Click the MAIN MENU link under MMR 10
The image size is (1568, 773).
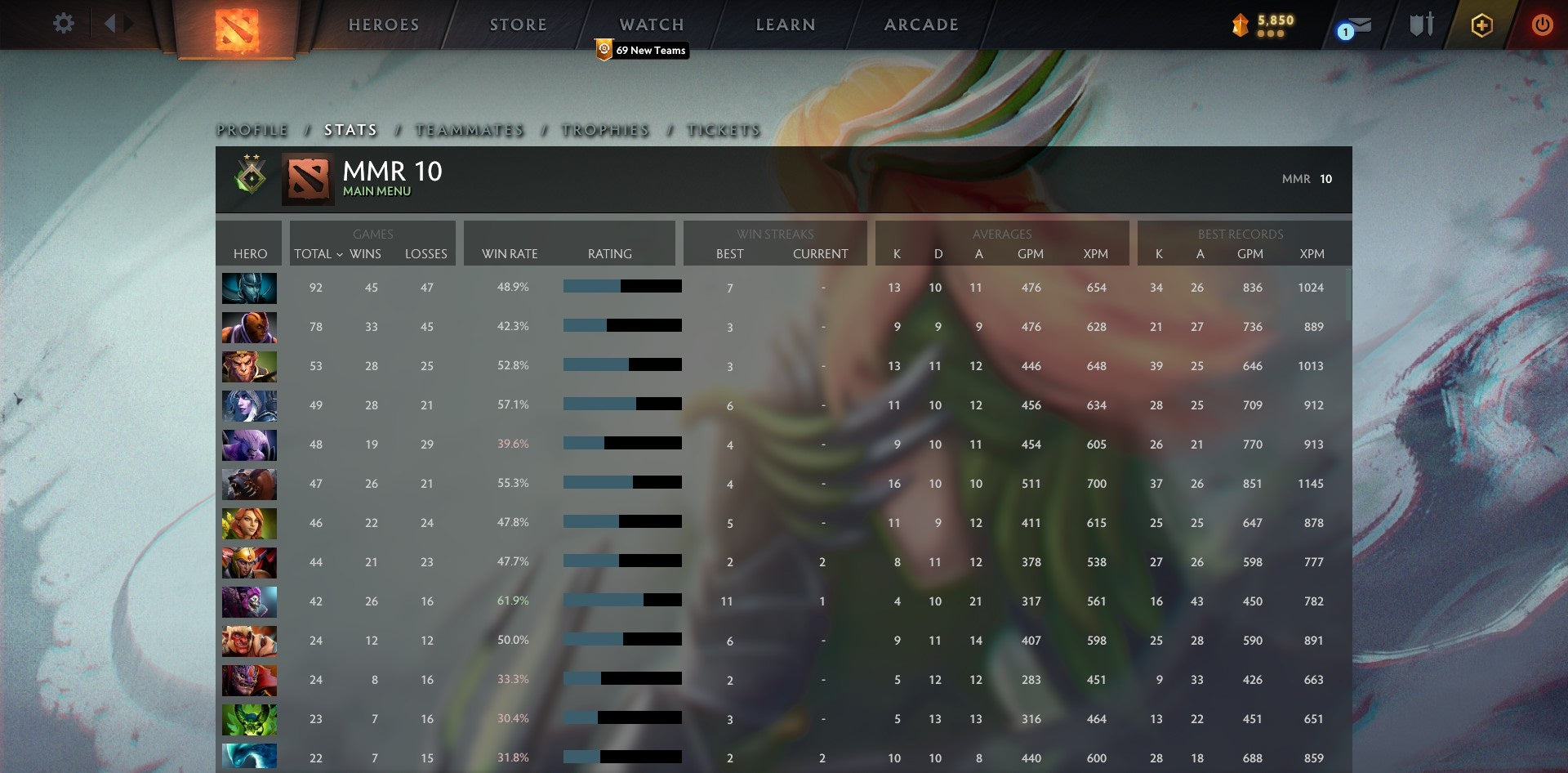click(376, 191)
